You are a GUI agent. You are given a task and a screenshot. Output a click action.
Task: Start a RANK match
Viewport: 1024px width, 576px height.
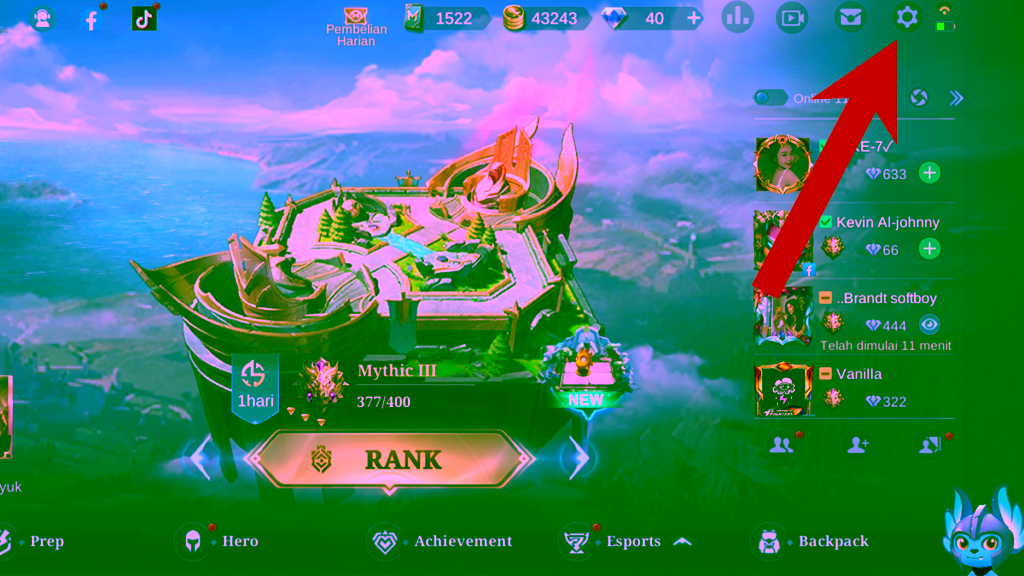[x=388, y=459]
